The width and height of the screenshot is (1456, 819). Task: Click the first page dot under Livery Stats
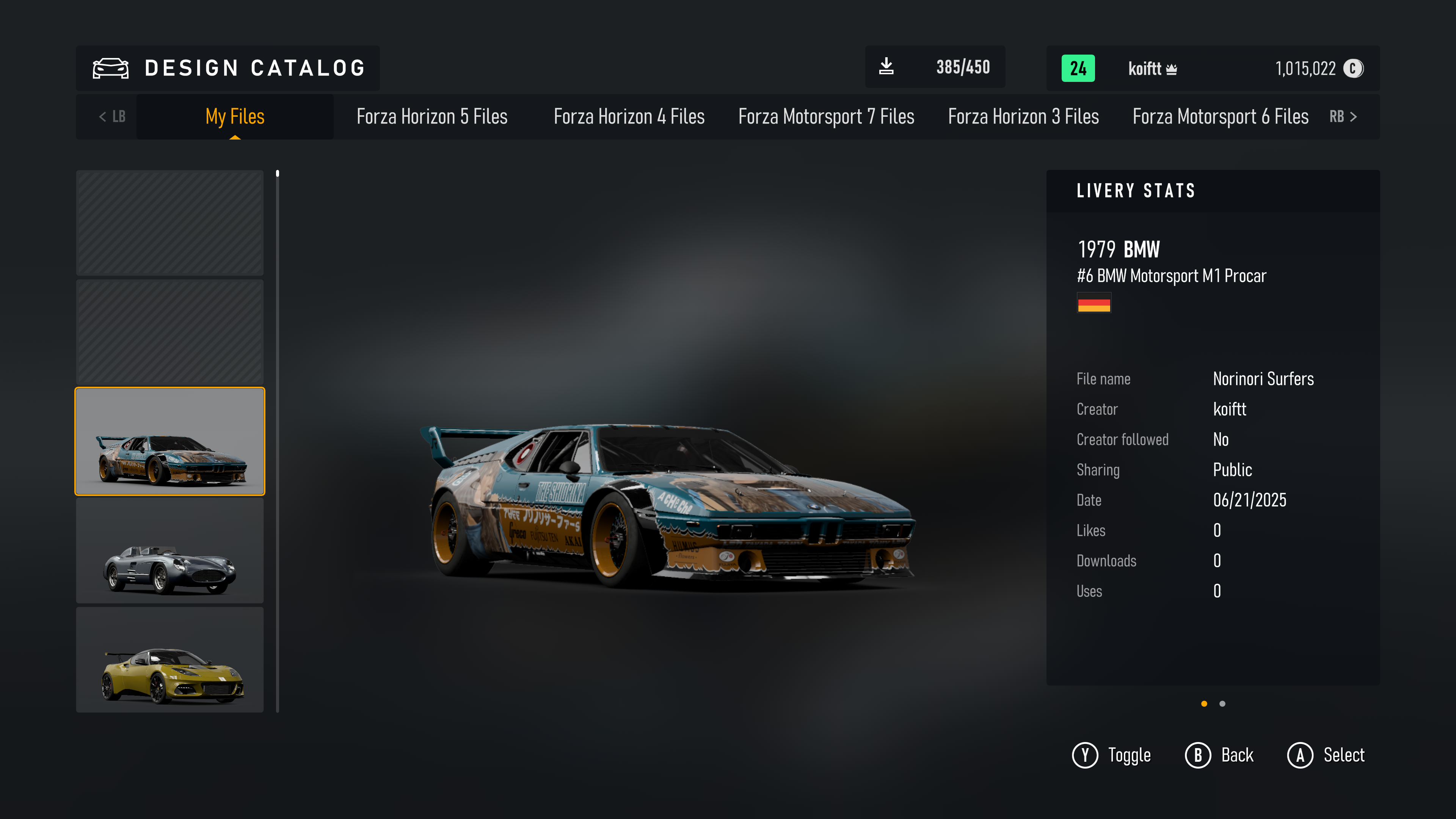point(1204,704)
